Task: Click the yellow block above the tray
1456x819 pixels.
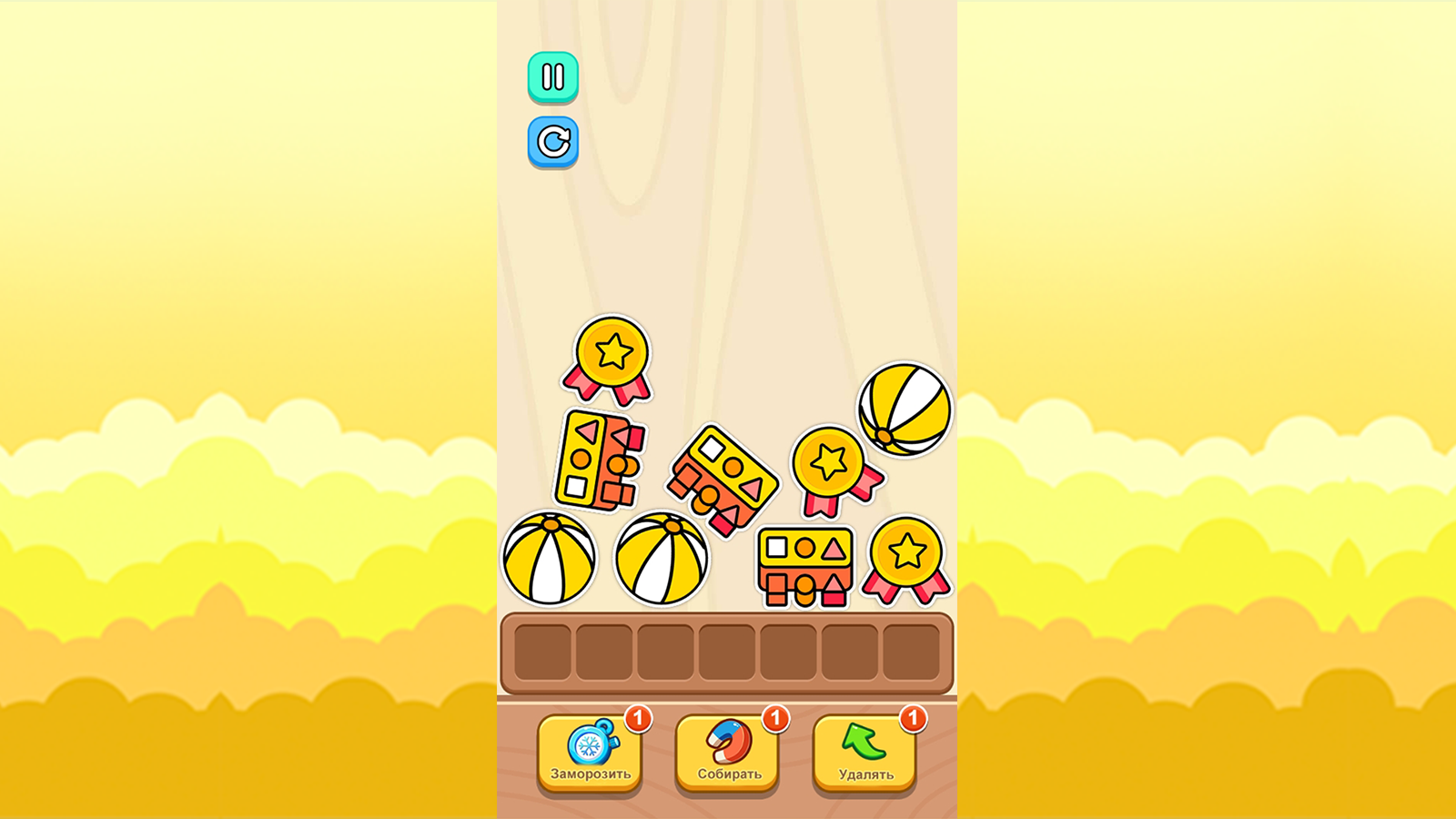Action: [804, 562]
